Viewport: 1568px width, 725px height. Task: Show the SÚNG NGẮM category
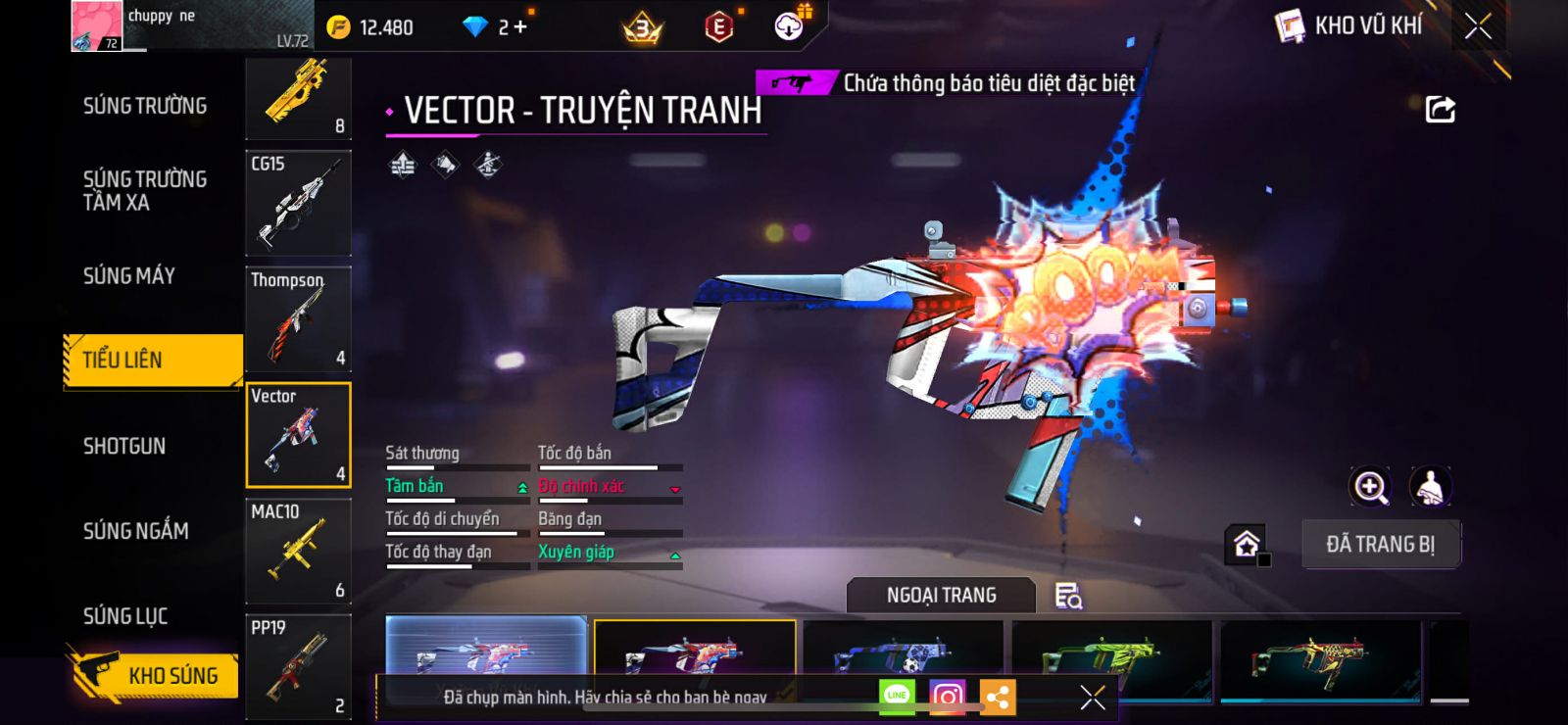[136, 531]
